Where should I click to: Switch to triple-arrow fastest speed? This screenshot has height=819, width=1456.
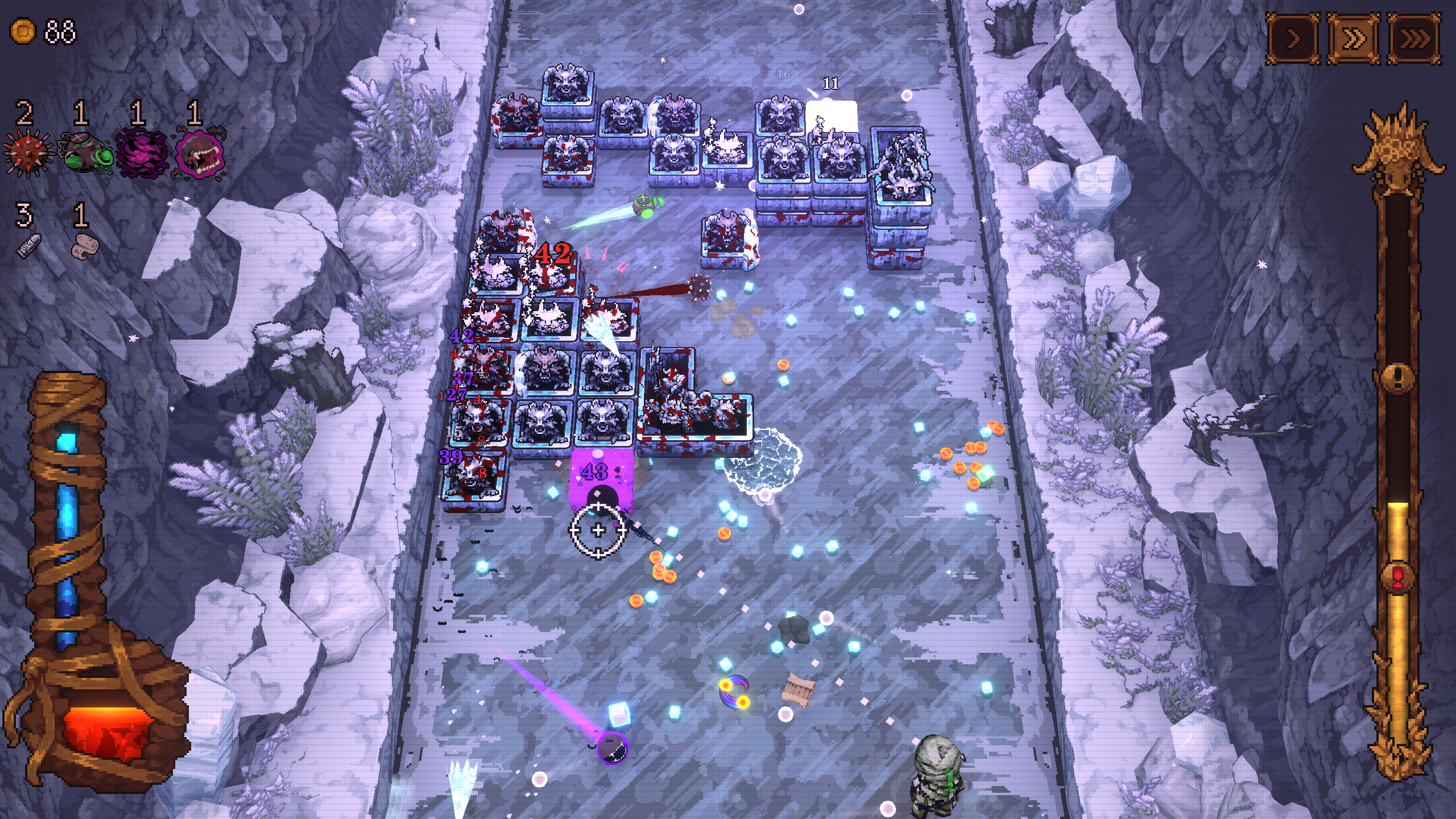coord(1414,39)
